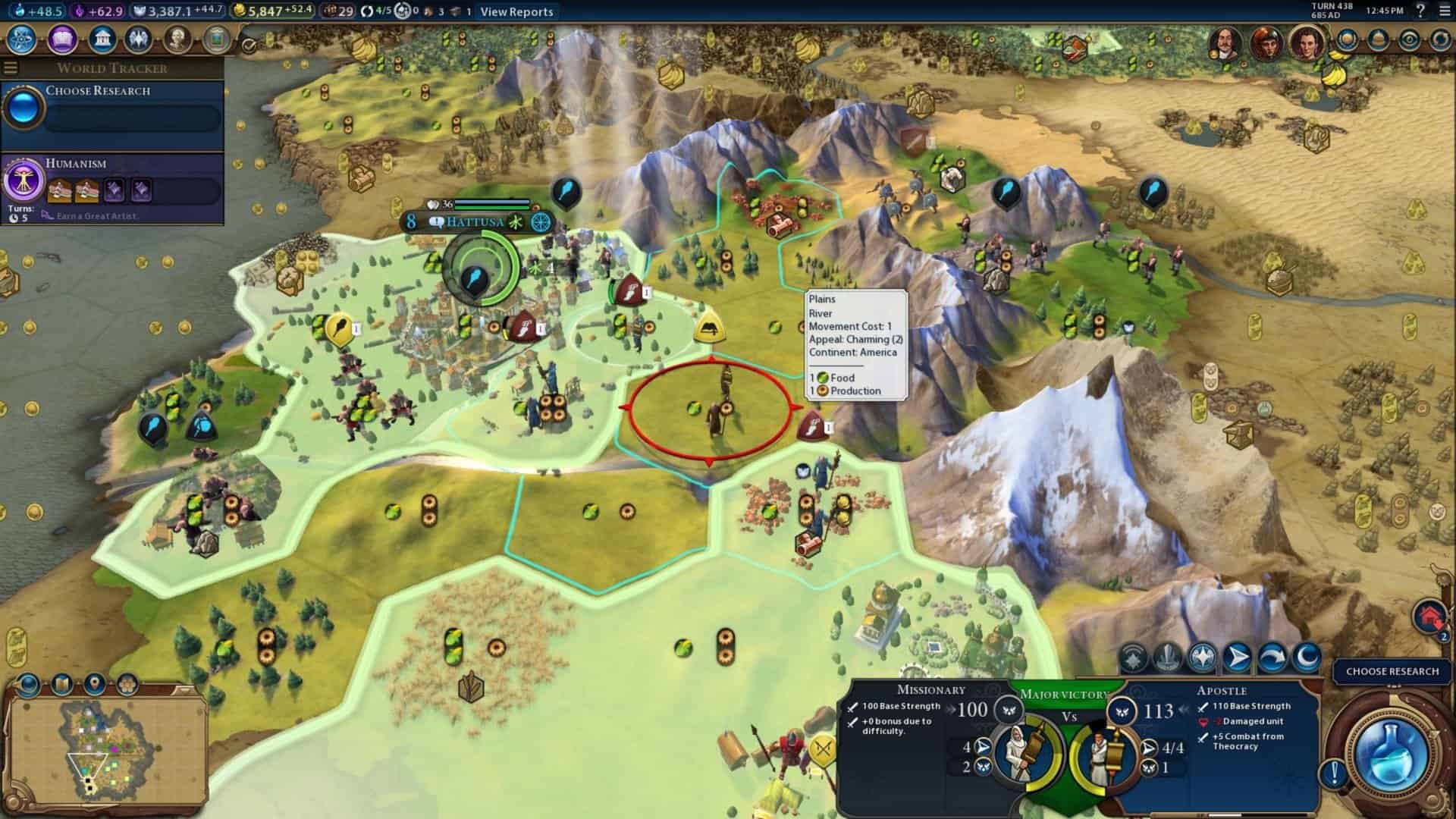
Task: Open the government building icon
Action: pyautogui.click(x=102, y=39)
